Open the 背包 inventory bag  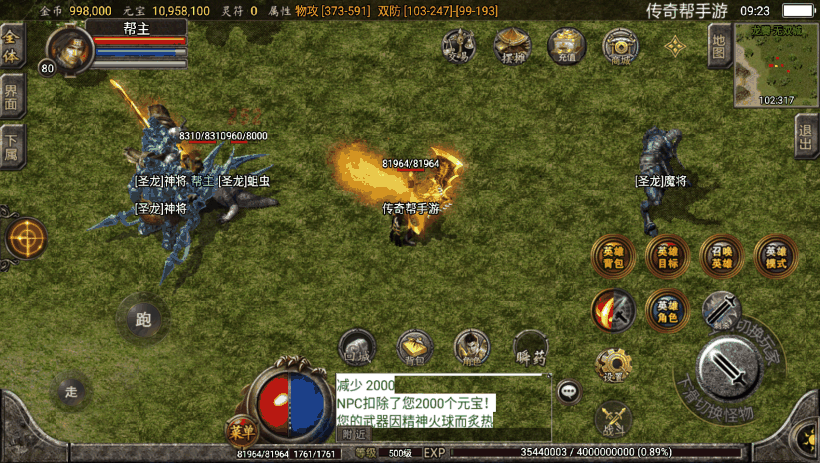coord(413,347)
